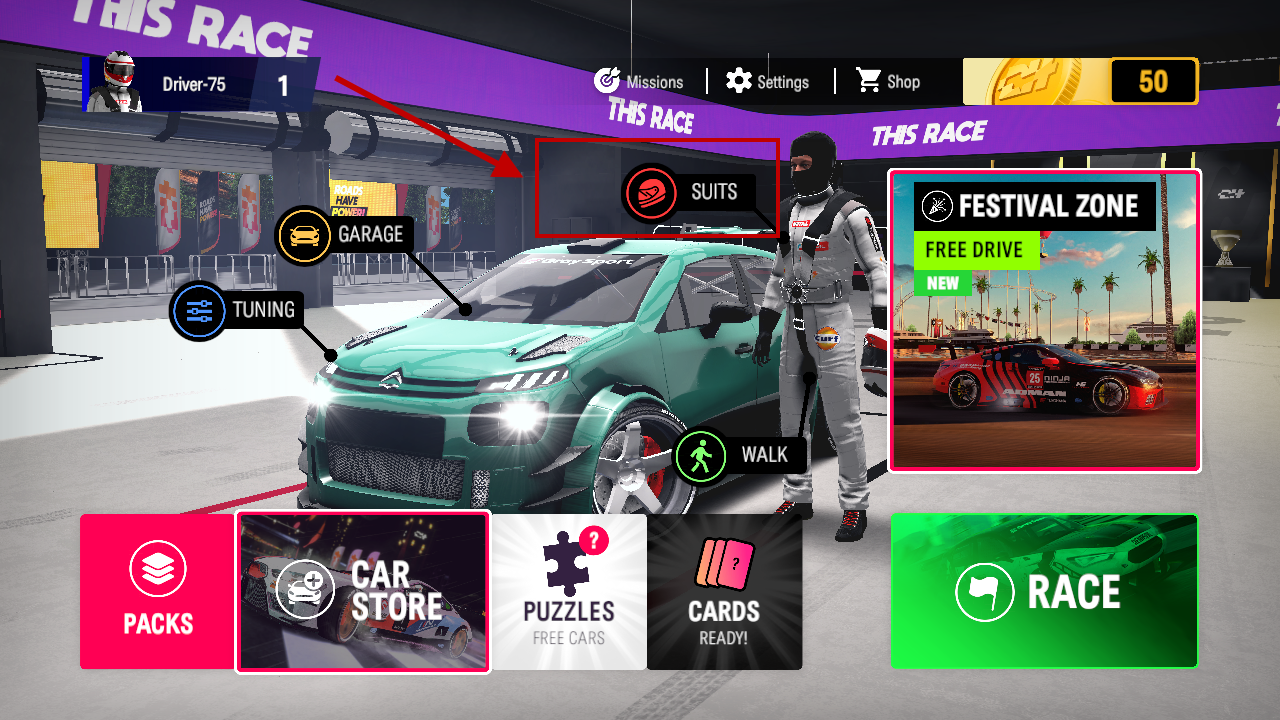Enter the Garage

coord(344,235)
